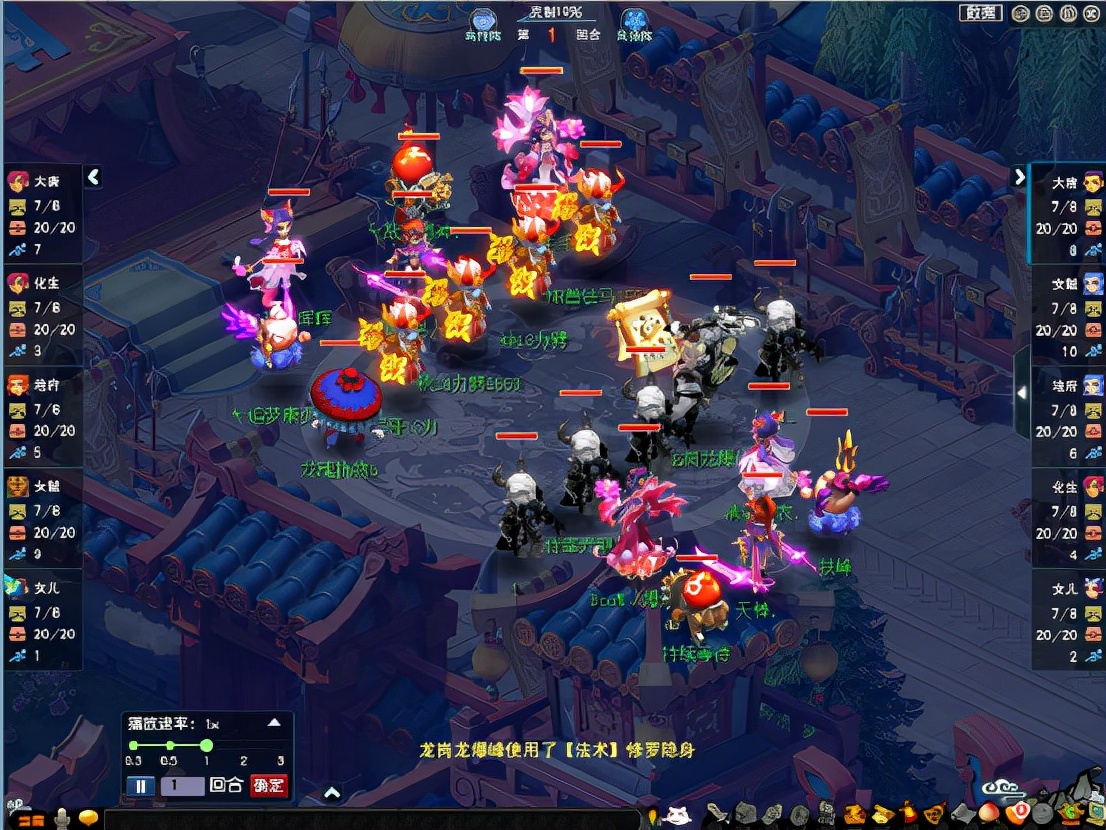Collapse the left team panel arrow

(x=93, y=177)
